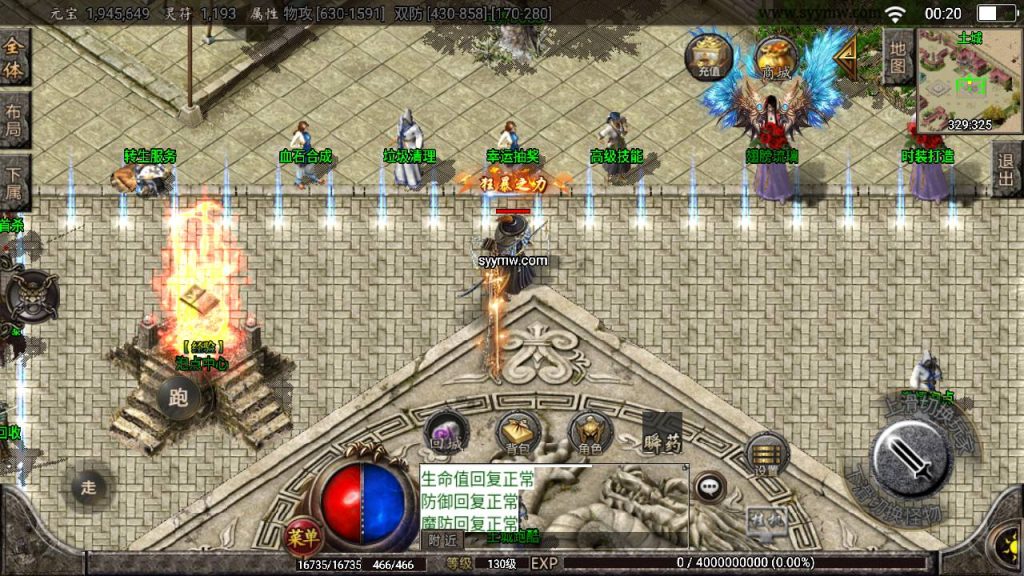Image resolution: width=1024 pixels, height=576 pixels.
Task: Select the 布局 layout tab
Action: click(14, 120)
